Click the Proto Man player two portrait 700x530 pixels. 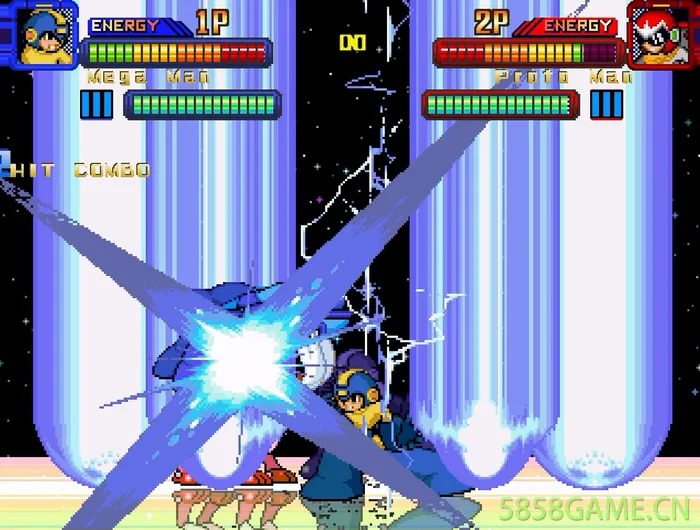pos(659,35)
